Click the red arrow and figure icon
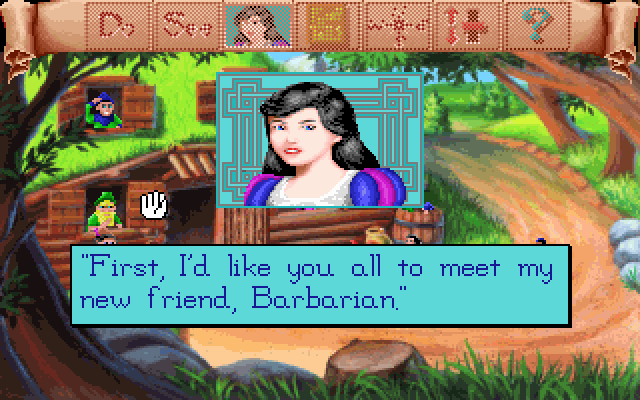The image size is (640, 400). (x=452, y=24)
